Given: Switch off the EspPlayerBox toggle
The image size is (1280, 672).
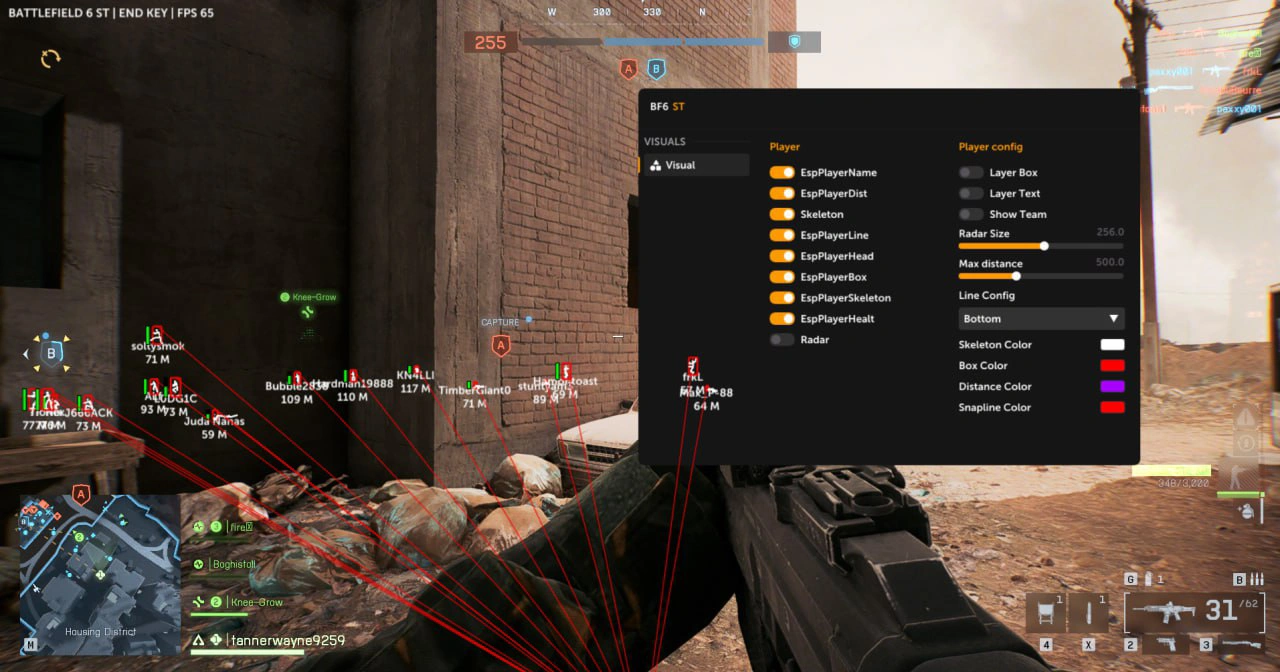Looking at the screenshot, I should 782,277.
